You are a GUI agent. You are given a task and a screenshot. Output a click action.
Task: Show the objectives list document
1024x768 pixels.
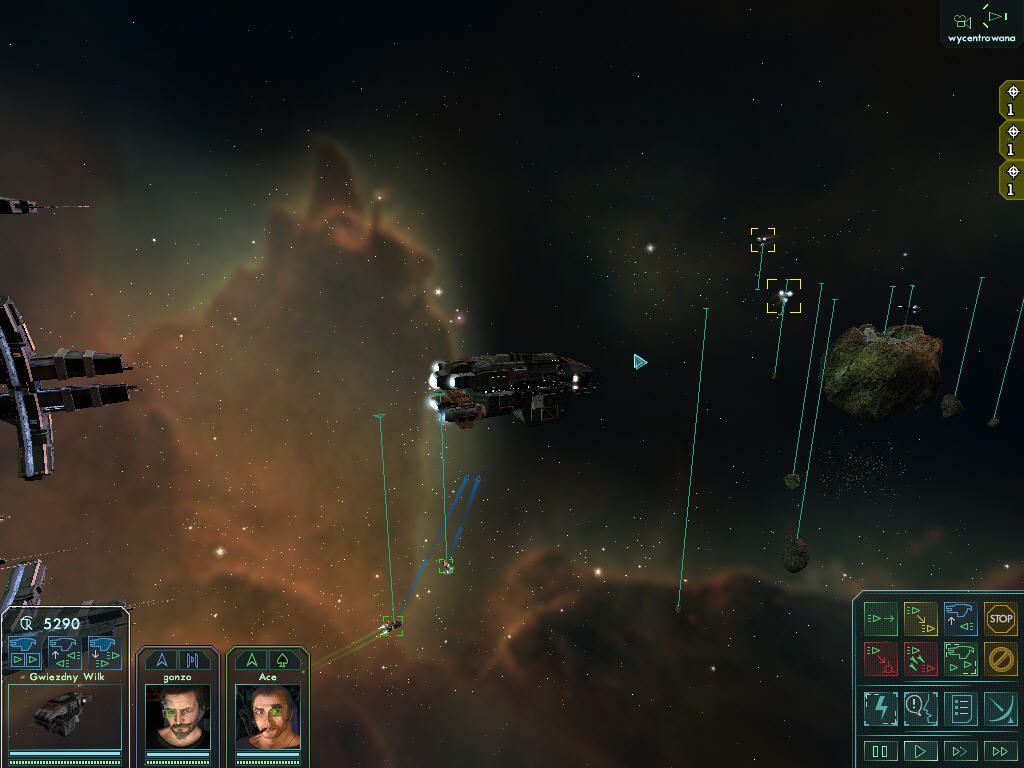pos(960,708)
